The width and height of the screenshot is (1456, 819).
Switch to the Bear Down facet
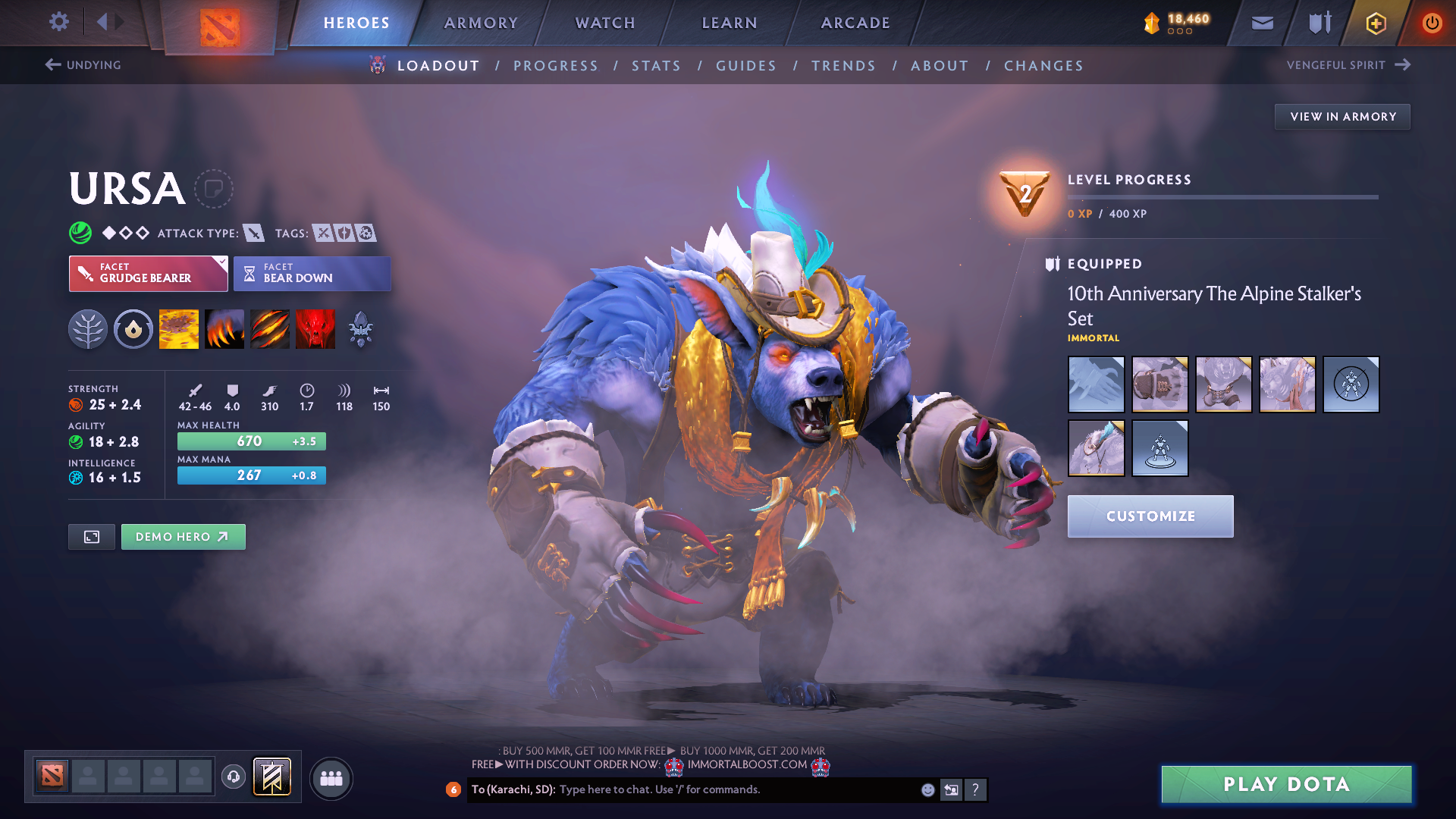point(312,273)
